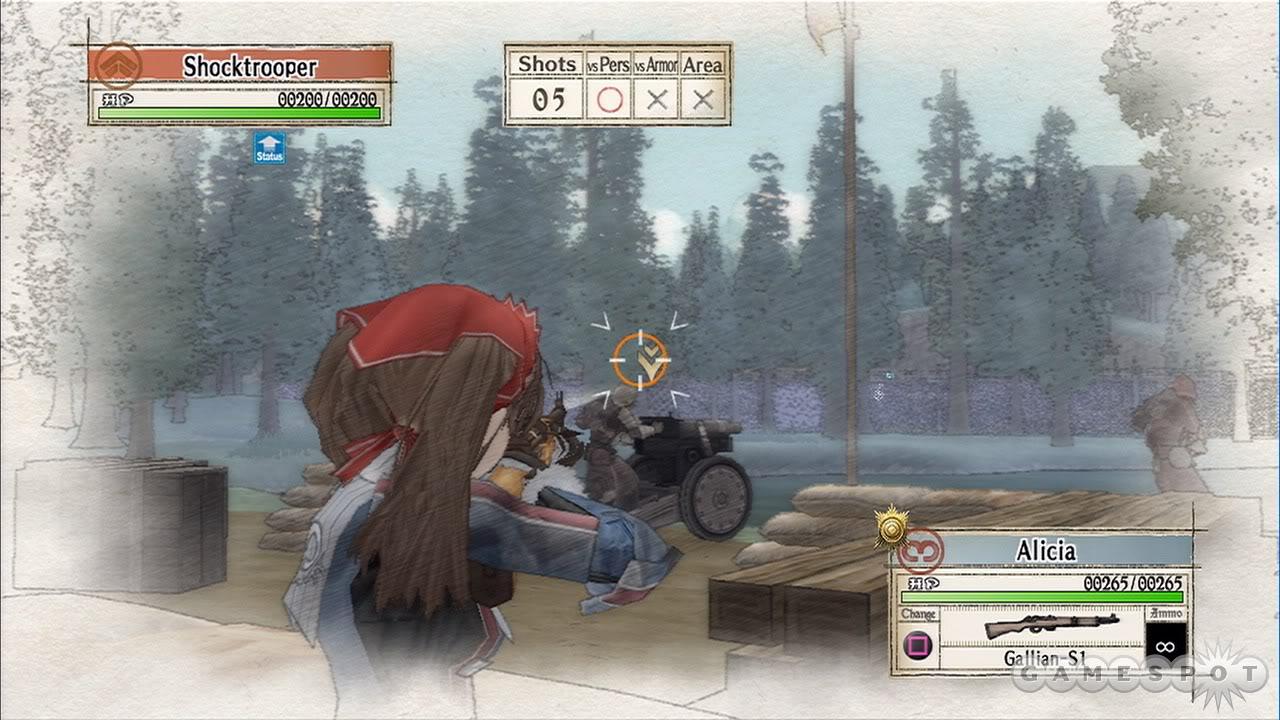Select the Shocktrooper target name panel

click(250, 67)
